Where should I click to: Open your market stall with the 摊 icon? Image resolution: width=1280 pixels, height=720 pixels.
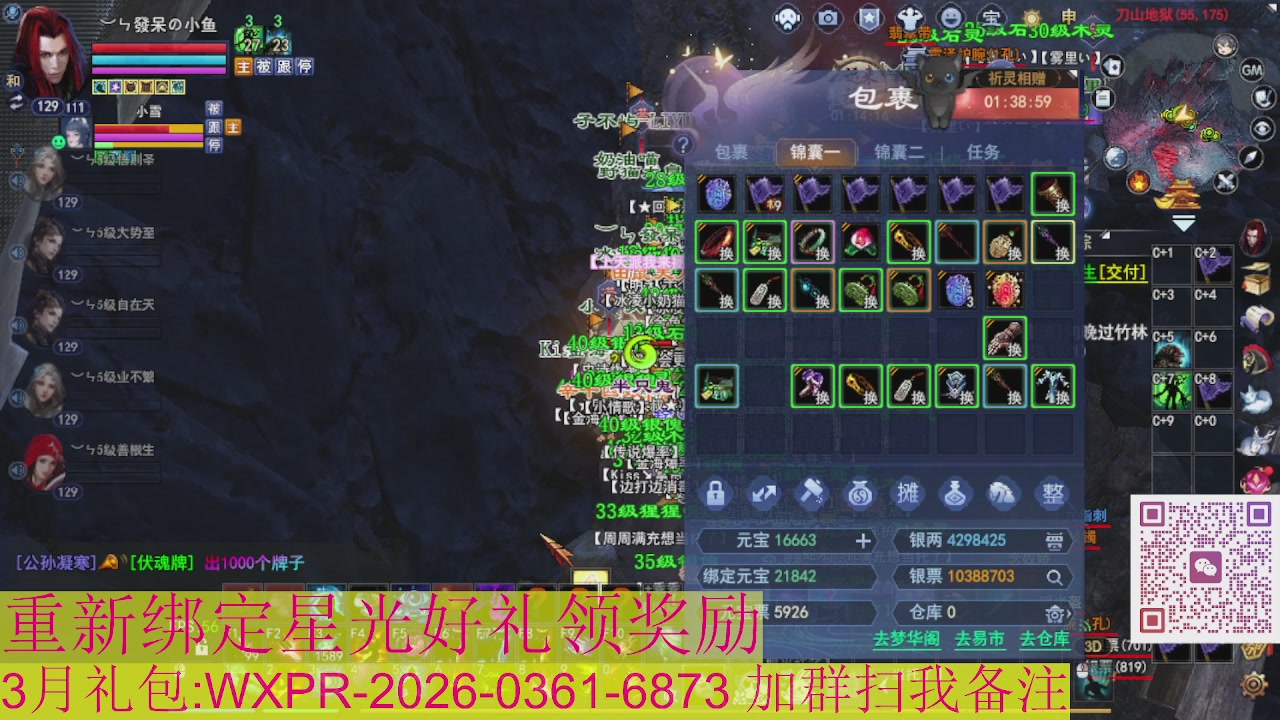point(909,493)
